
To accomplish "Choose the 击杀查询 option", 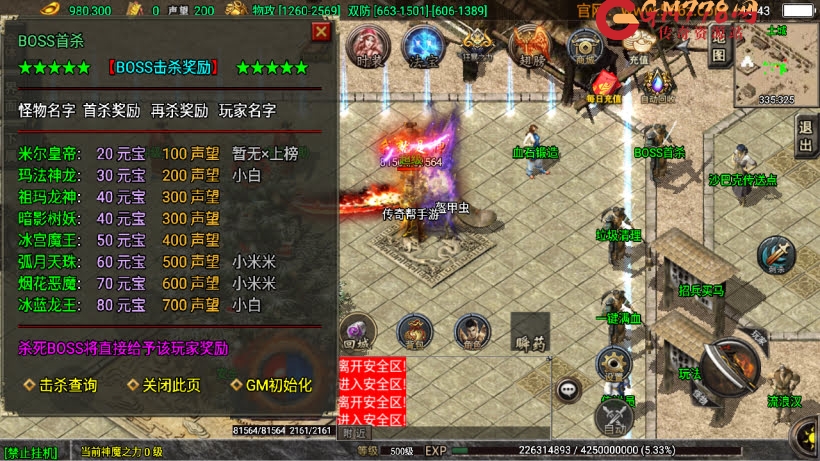I will click(x=60, y=385).
